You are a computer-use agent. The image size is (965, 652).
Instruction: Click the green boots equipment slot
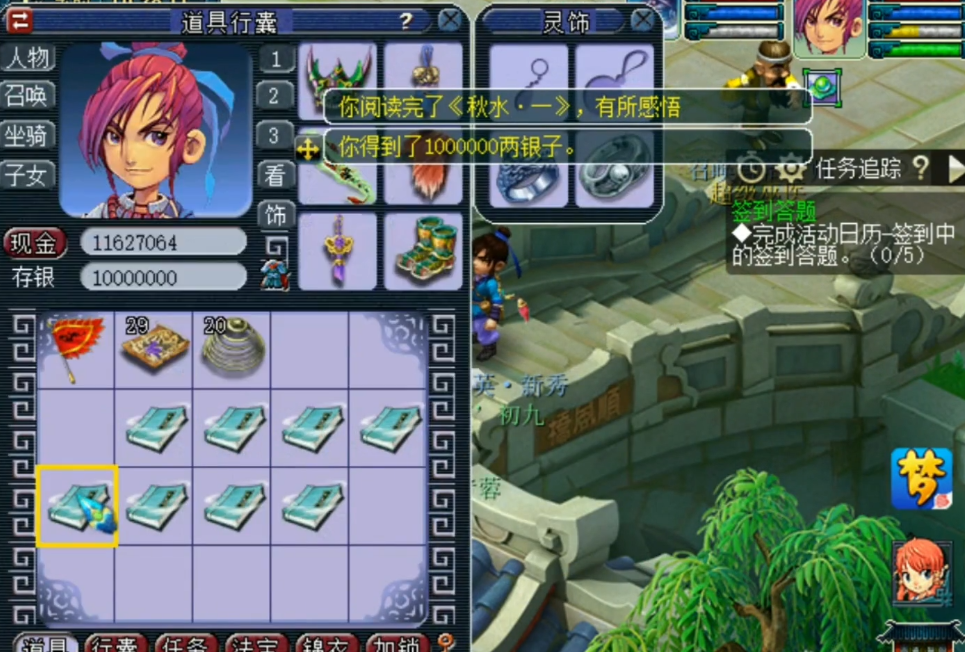click(x=423, y=252)
